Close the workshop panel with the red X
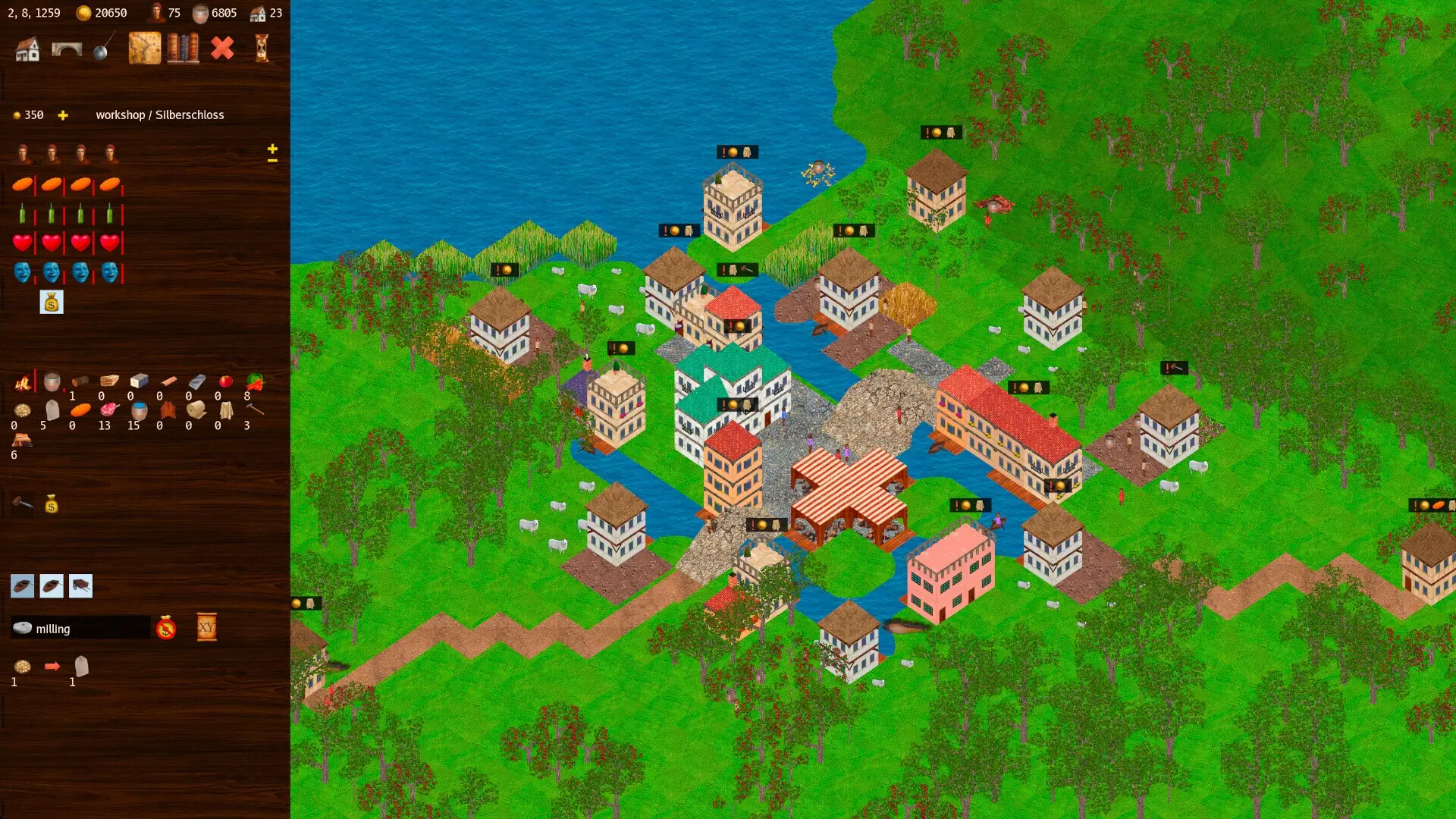The height and width of the screenshot is (819, 1456). (x=223, y=49)
